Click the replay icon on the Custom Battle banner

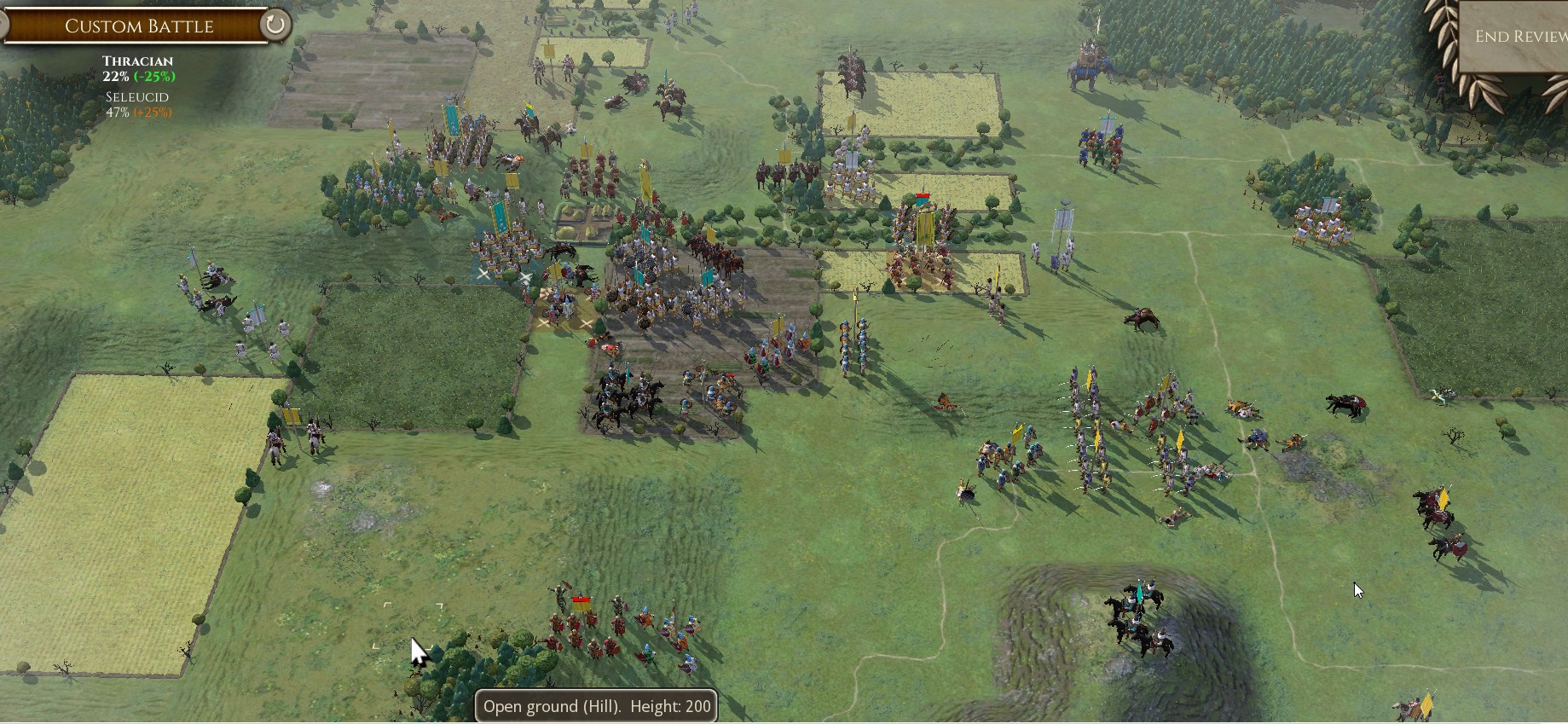(273, 25)
